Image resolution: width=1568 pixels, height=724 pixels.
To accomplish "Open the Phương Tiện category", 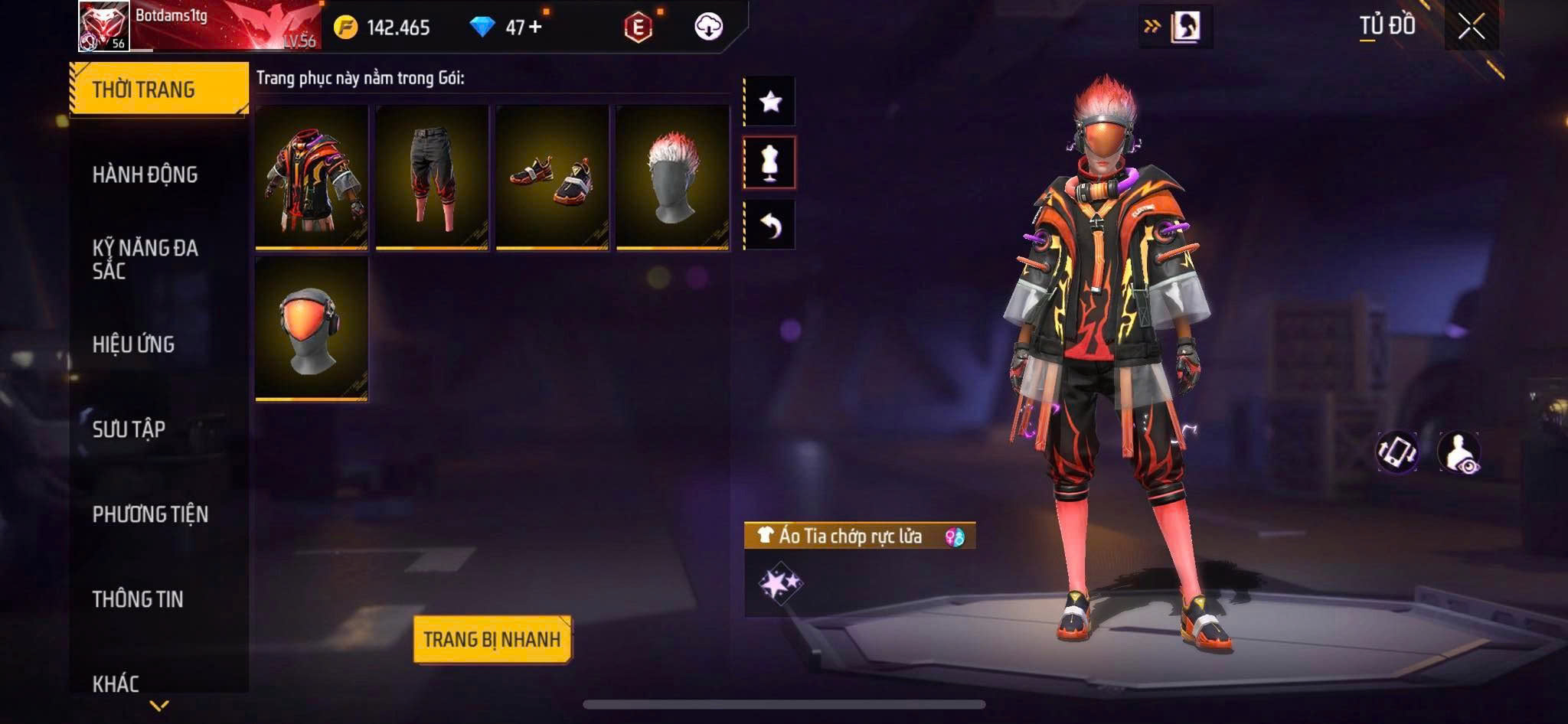I will coord(150,514).
